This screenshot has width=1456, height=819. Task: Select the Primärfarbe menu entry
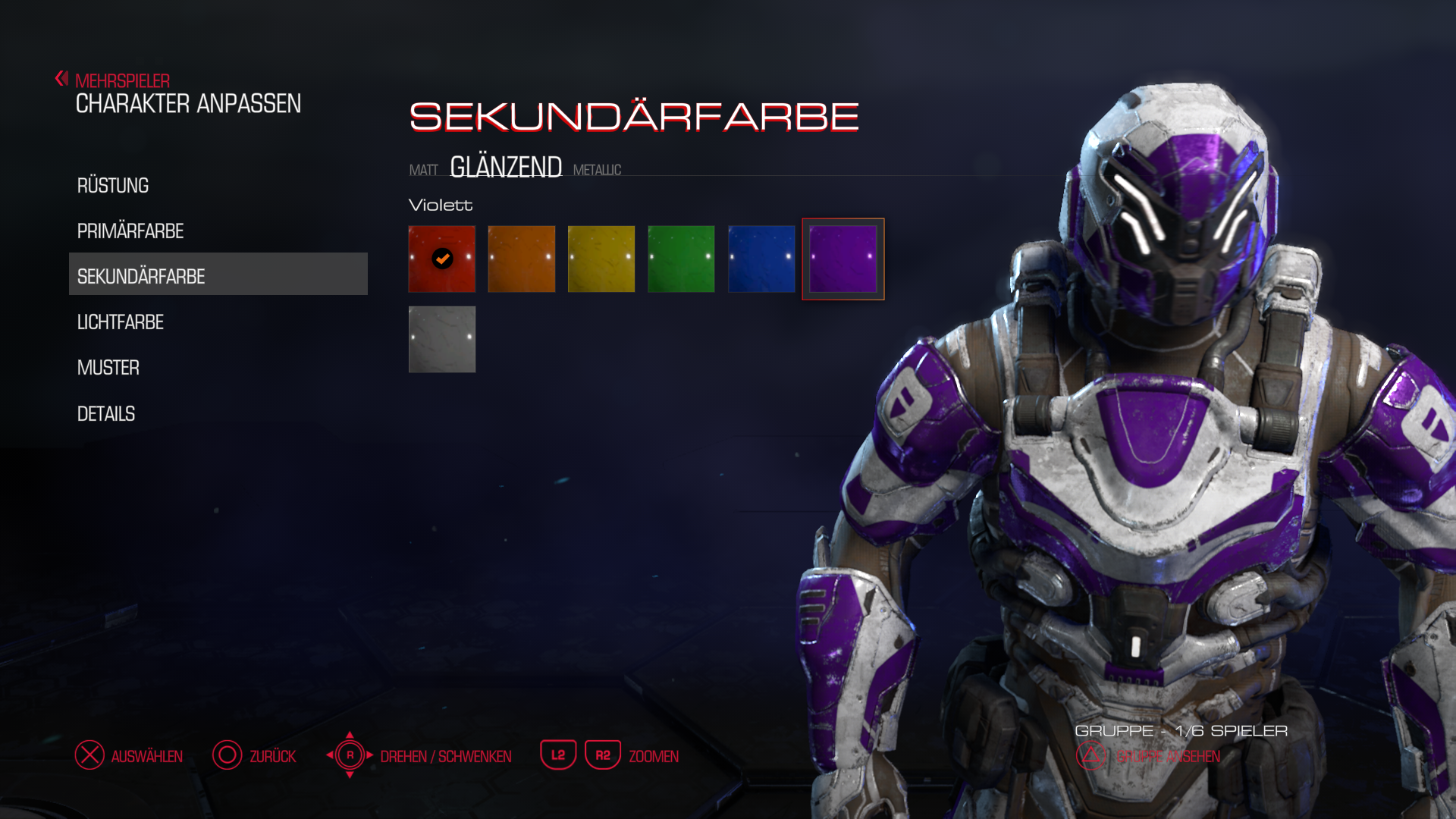130,231
